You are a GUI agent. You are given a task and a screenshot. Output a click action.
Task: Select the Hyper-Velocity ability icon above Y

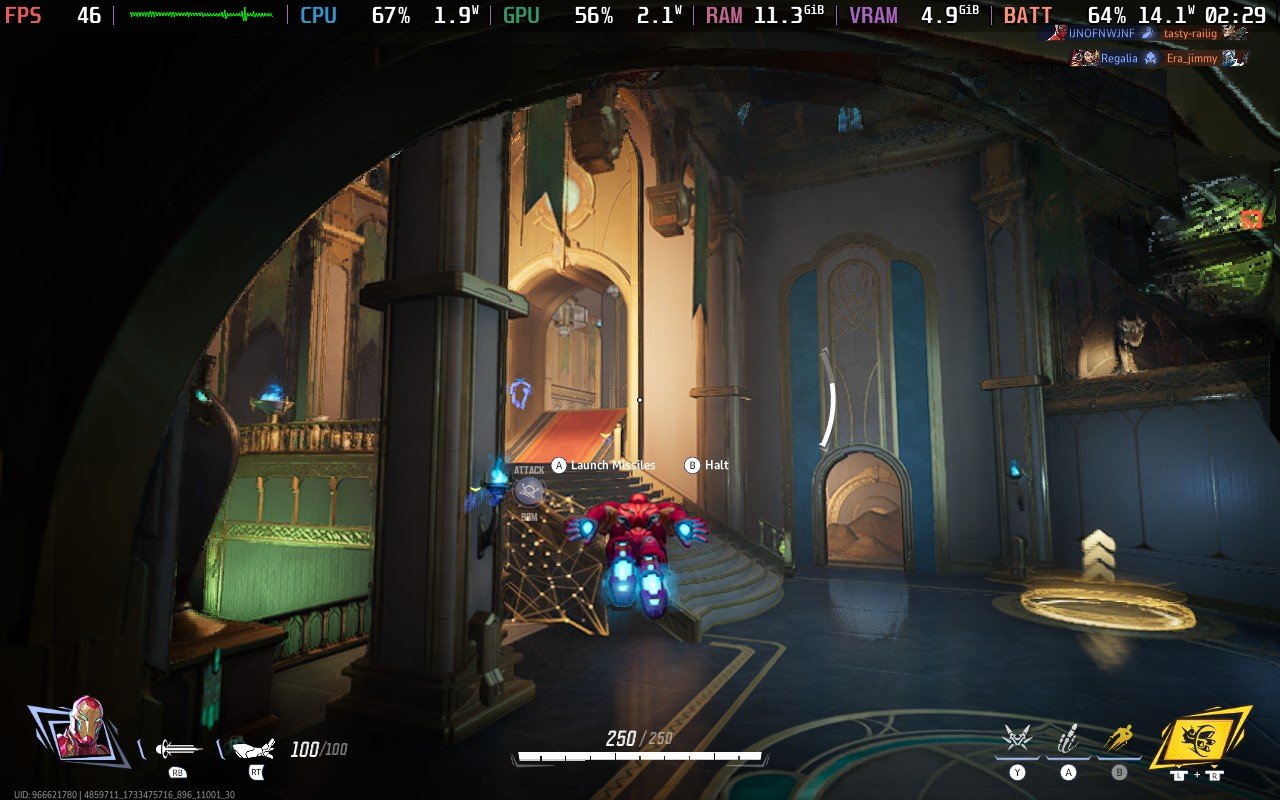pos(1016,737)
